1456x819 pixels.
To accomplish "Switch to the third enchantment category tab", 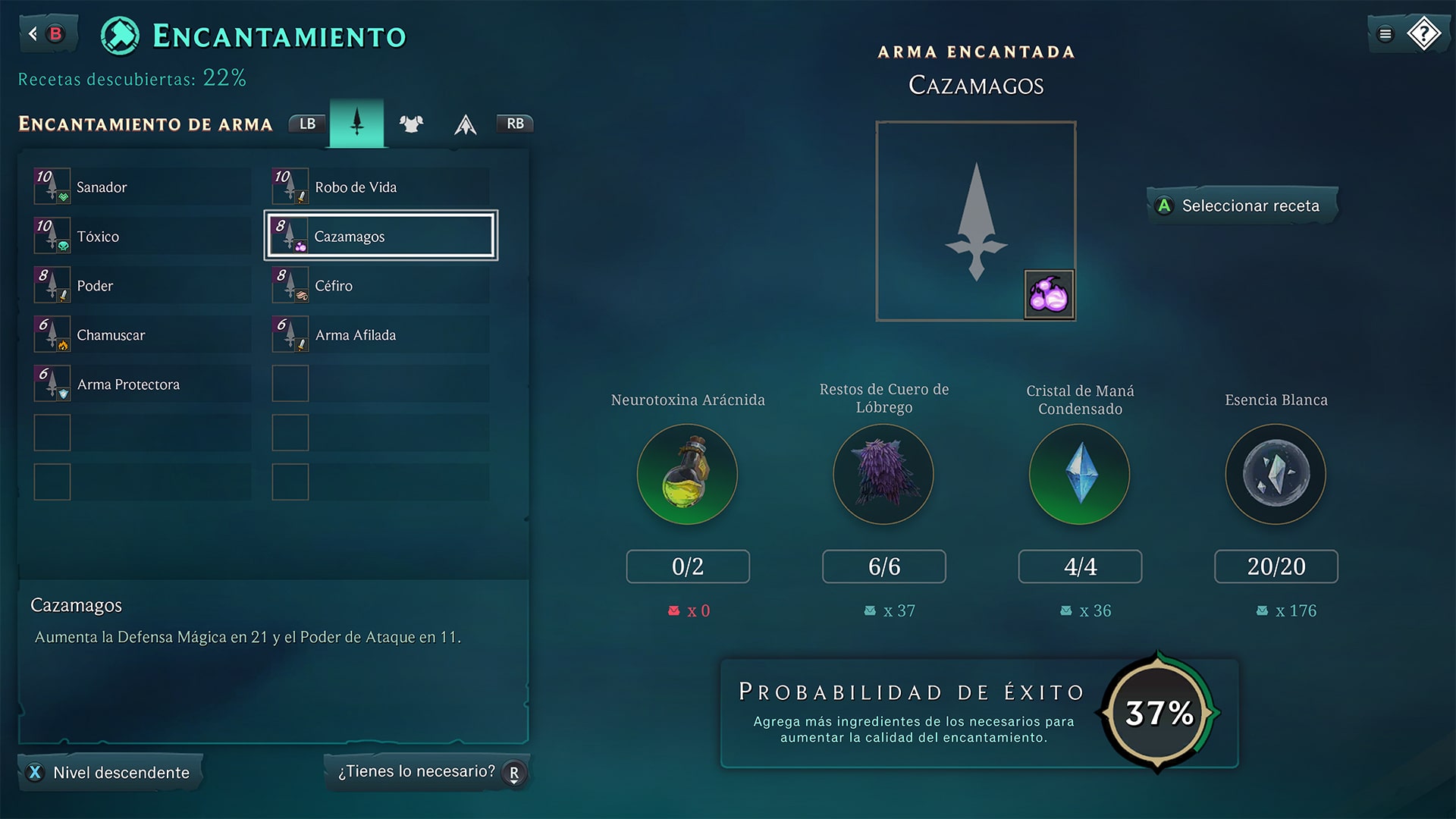I will 465,124.
